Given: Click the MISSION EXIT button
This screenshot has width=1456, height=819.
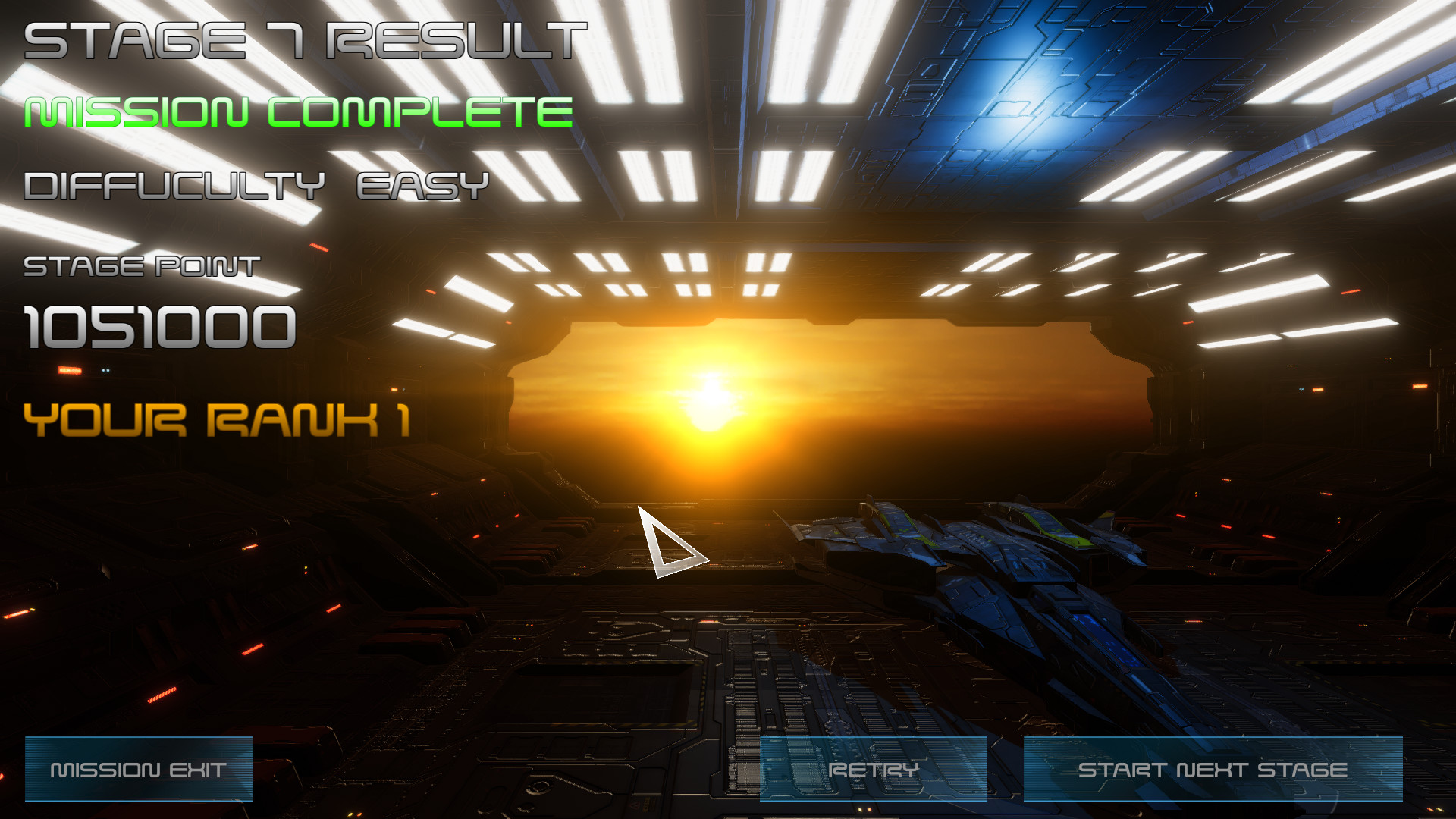Looking at the screenshot, I should [138, 769].
